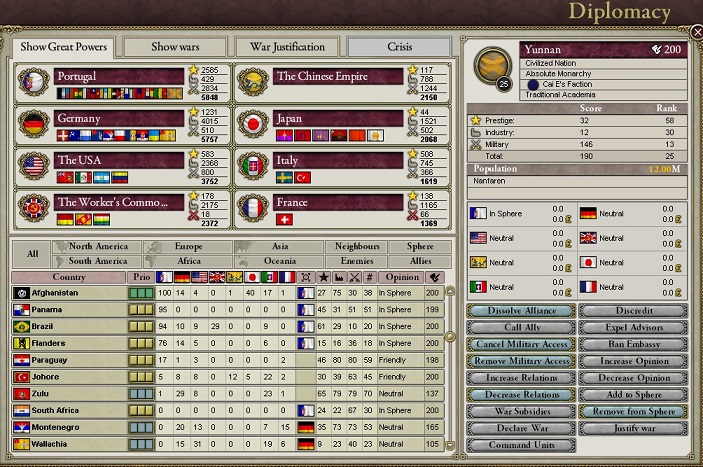The width and height of the screenshot is (703, 467).
Task: Select the Crisis tab
Action: click(399, 46)
